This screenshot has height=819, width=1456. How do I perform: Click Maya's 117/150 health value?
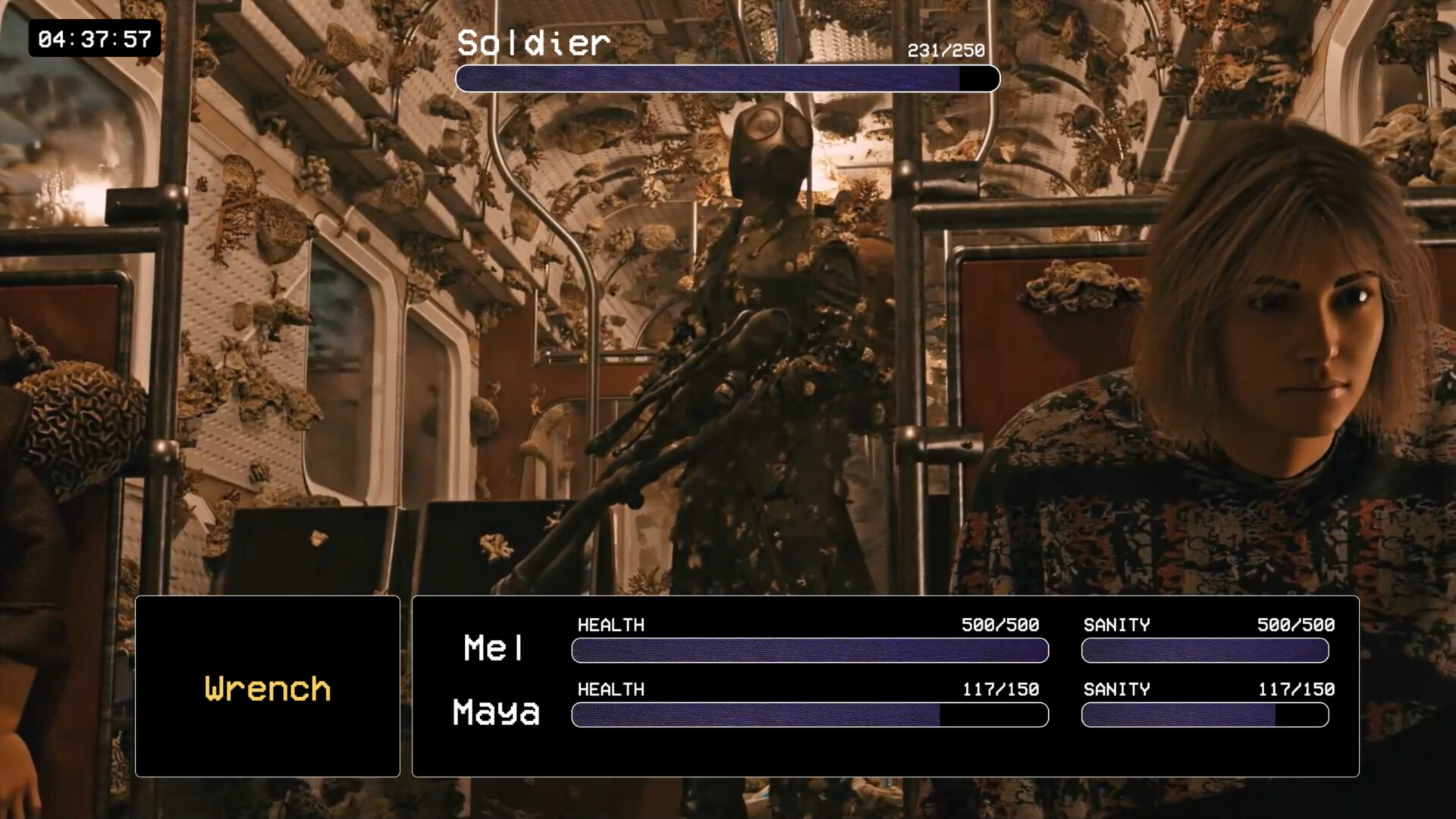[1001, 690]
